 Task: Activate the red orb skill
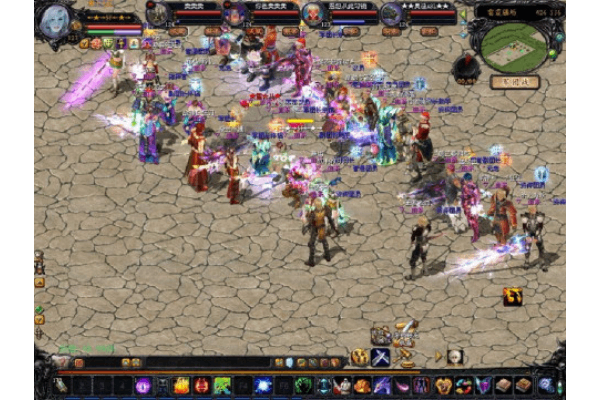(x=202, y=385)
